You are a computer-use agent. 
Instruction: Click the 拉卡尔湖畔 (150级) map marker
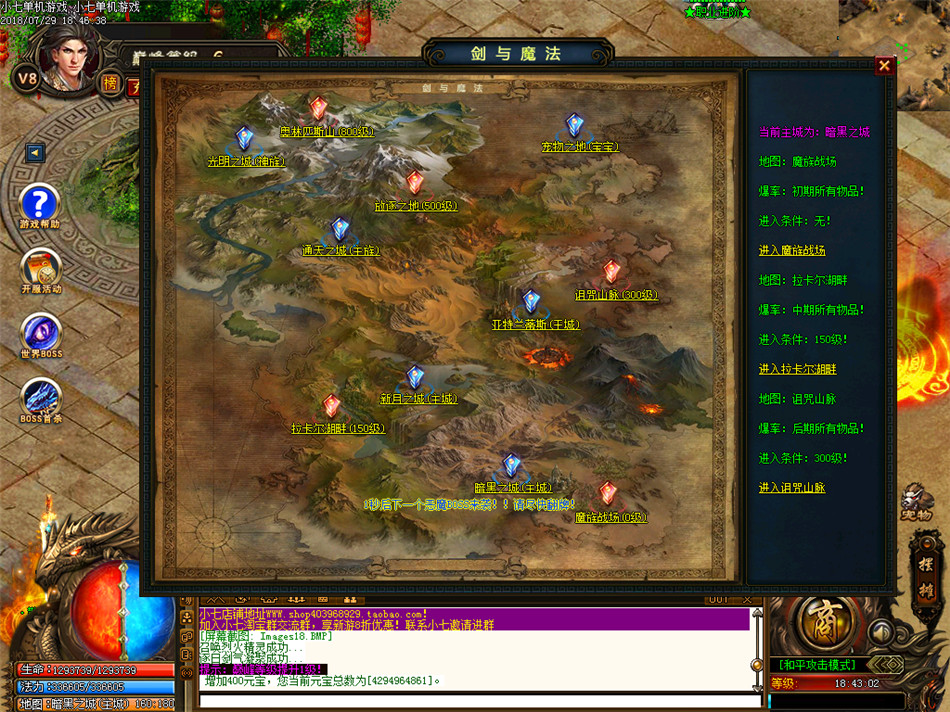point(331,406)
